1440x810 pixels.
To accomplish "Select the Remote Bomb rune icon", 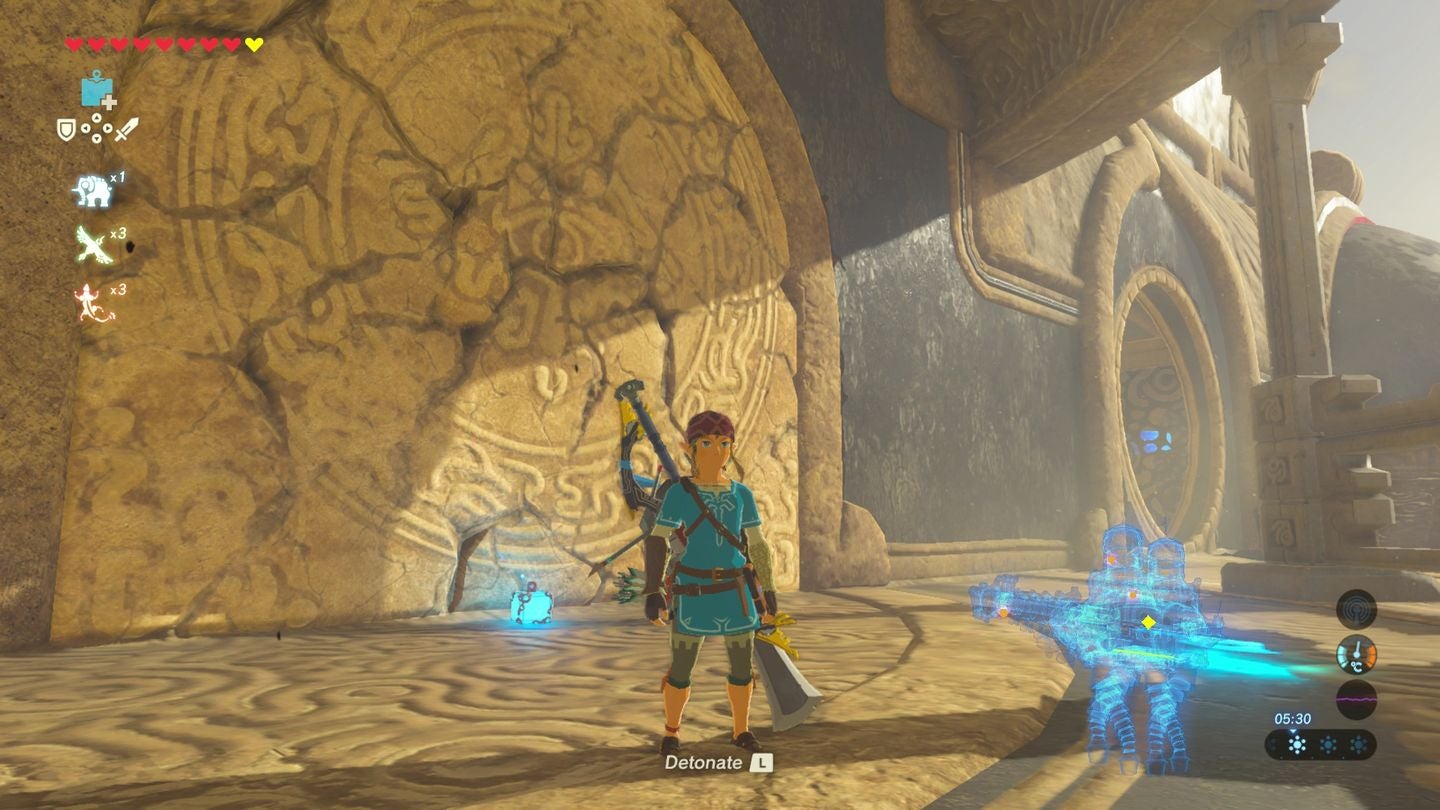I will click(95, 90).
